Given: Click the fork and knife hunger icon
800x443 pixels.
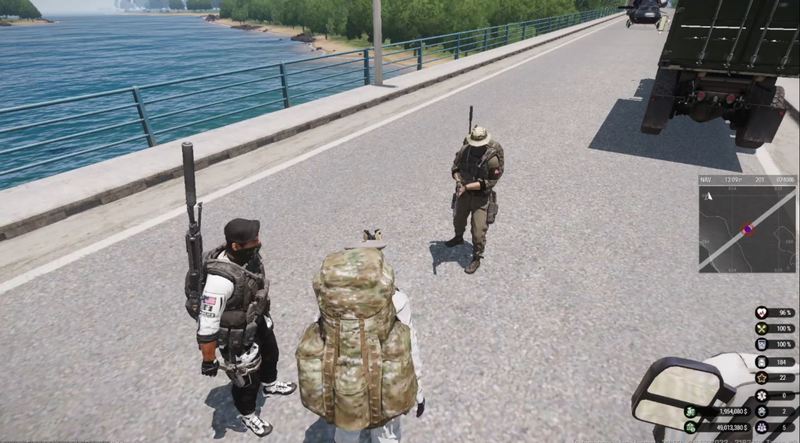Looking at the screenshot, I should coord(761,329).
